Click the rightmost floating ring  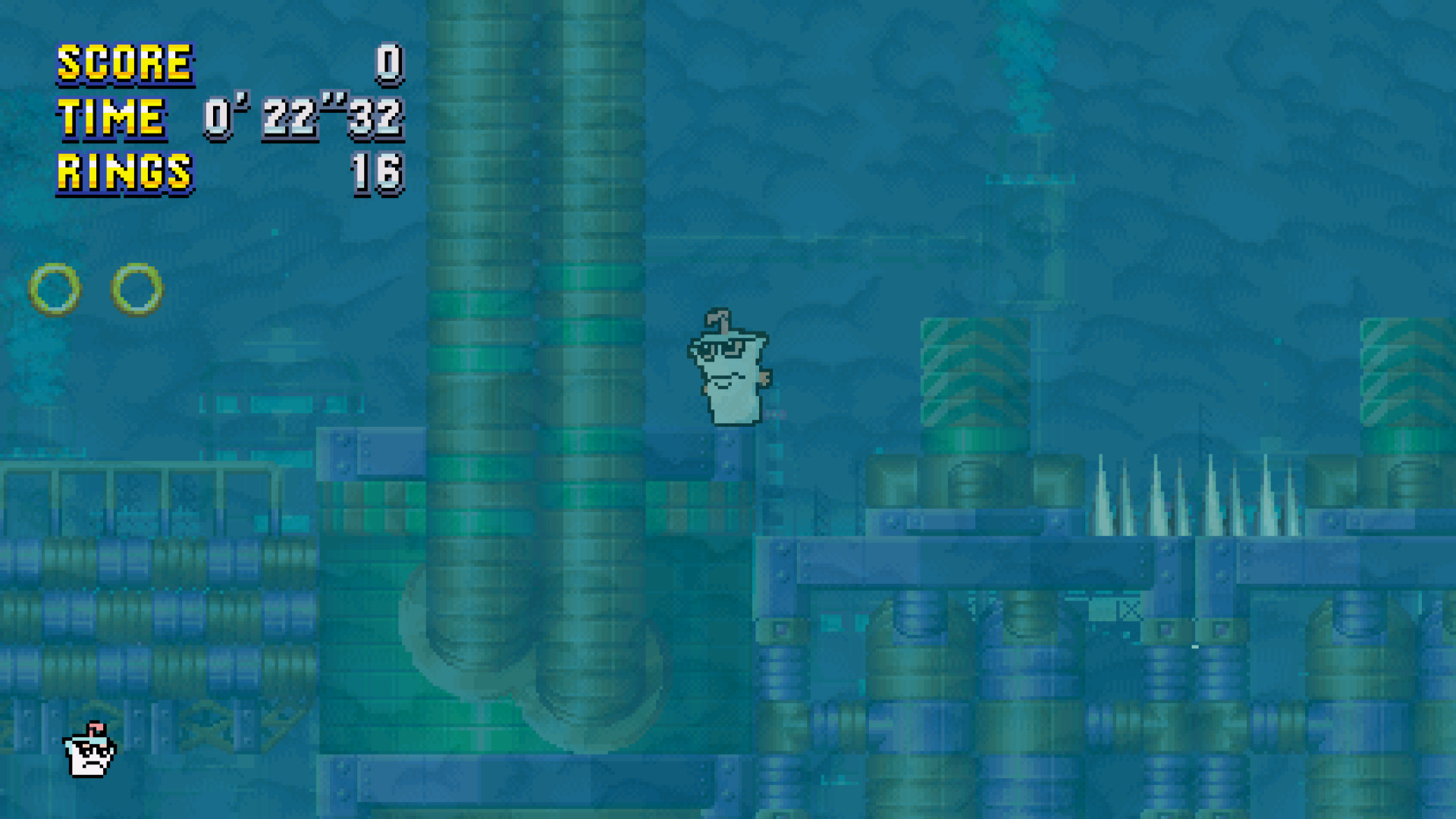click(138, 289)
